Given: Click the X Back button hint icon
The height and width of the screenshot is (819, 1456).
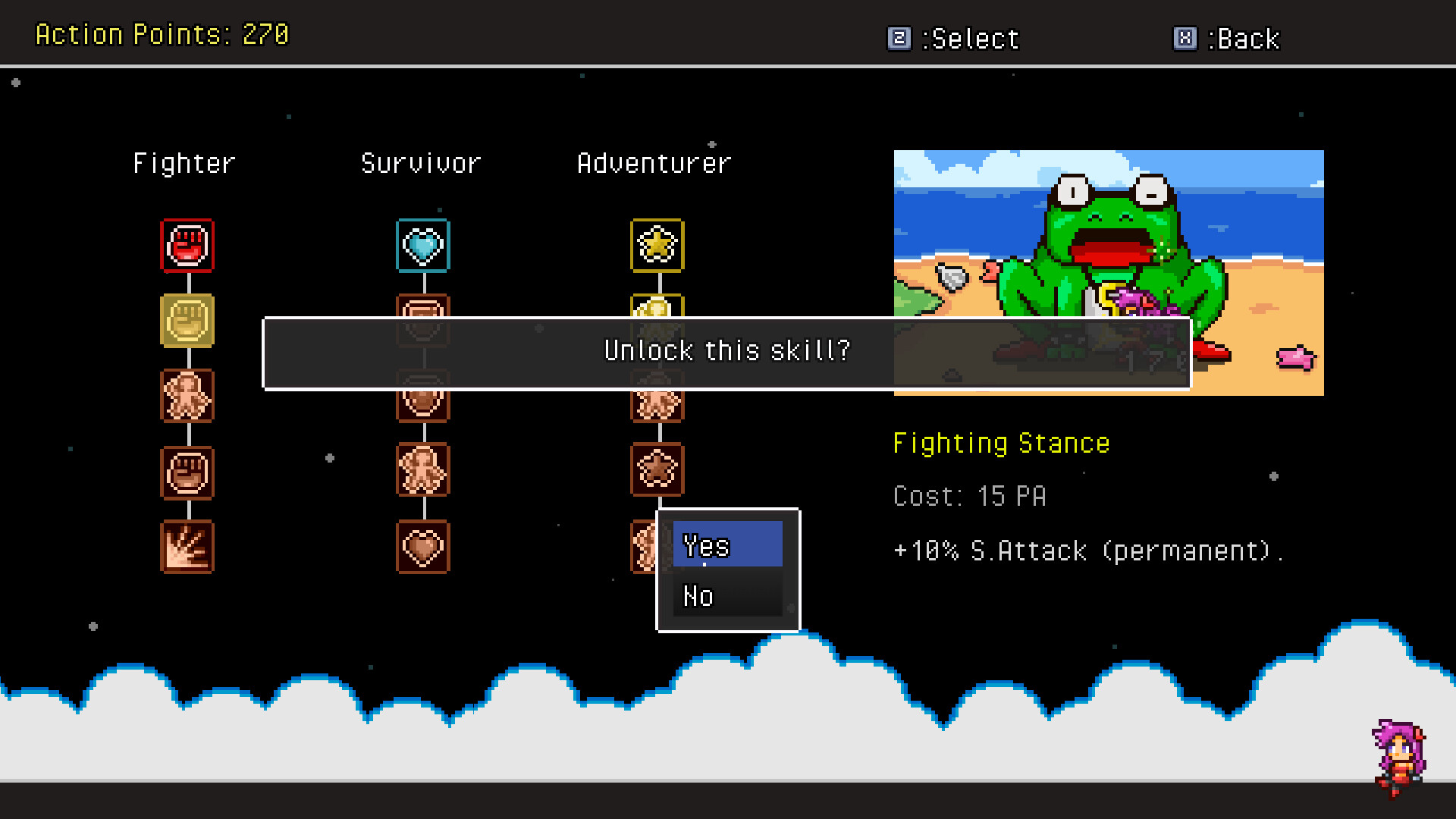Looking at the screenshot, I should point(1184,38).
